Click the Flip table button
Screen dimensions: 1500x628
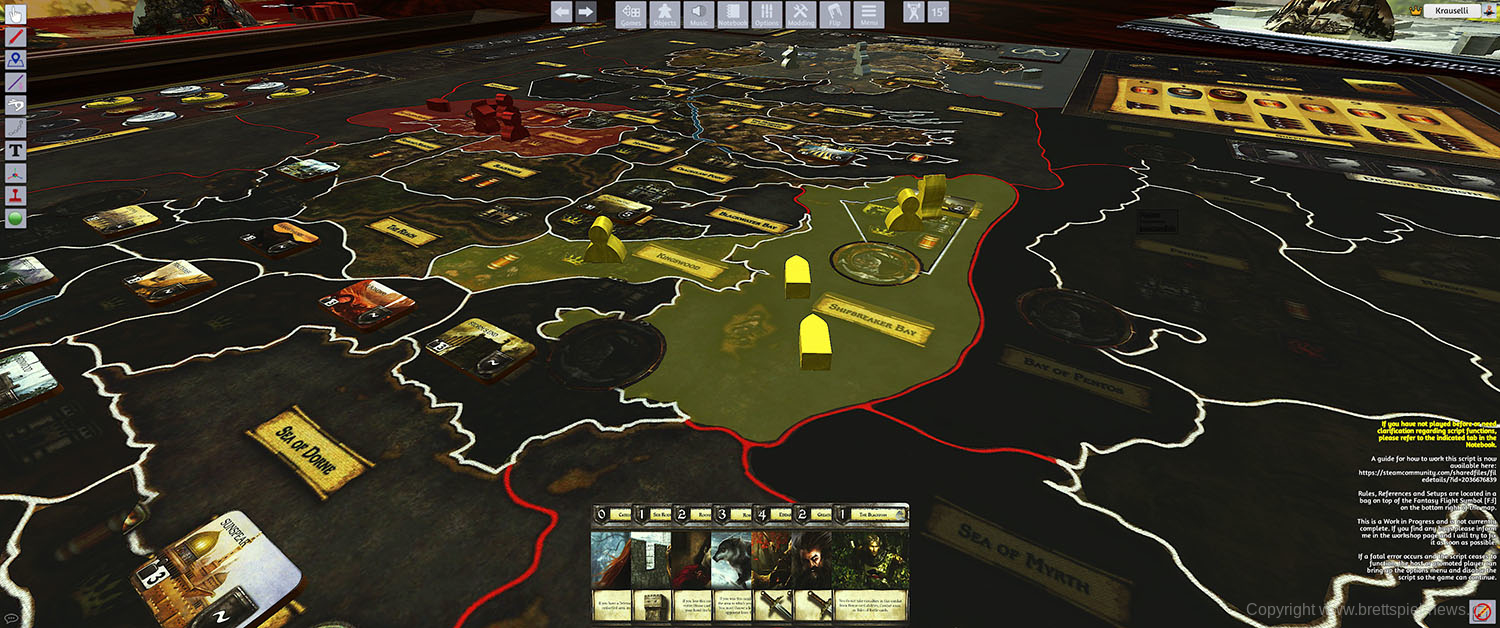pyautogui.click(x=834, y=14)
